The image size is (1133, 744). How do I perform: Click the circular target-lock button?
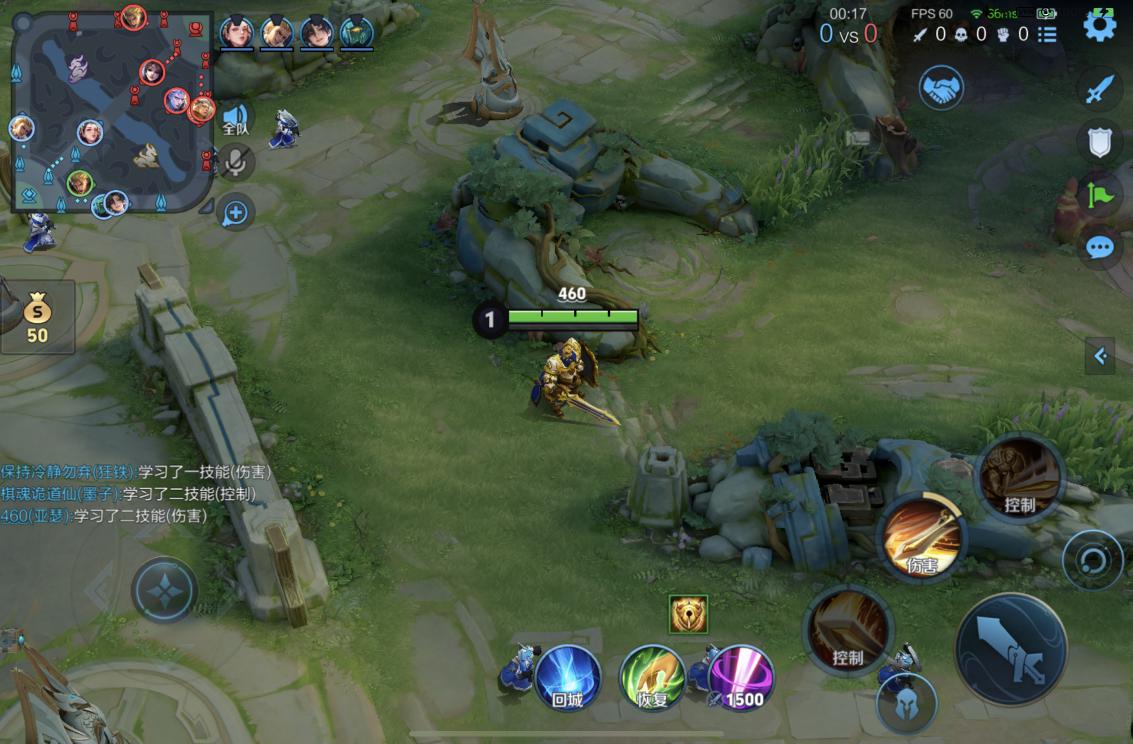click(x=1092, y=560)
